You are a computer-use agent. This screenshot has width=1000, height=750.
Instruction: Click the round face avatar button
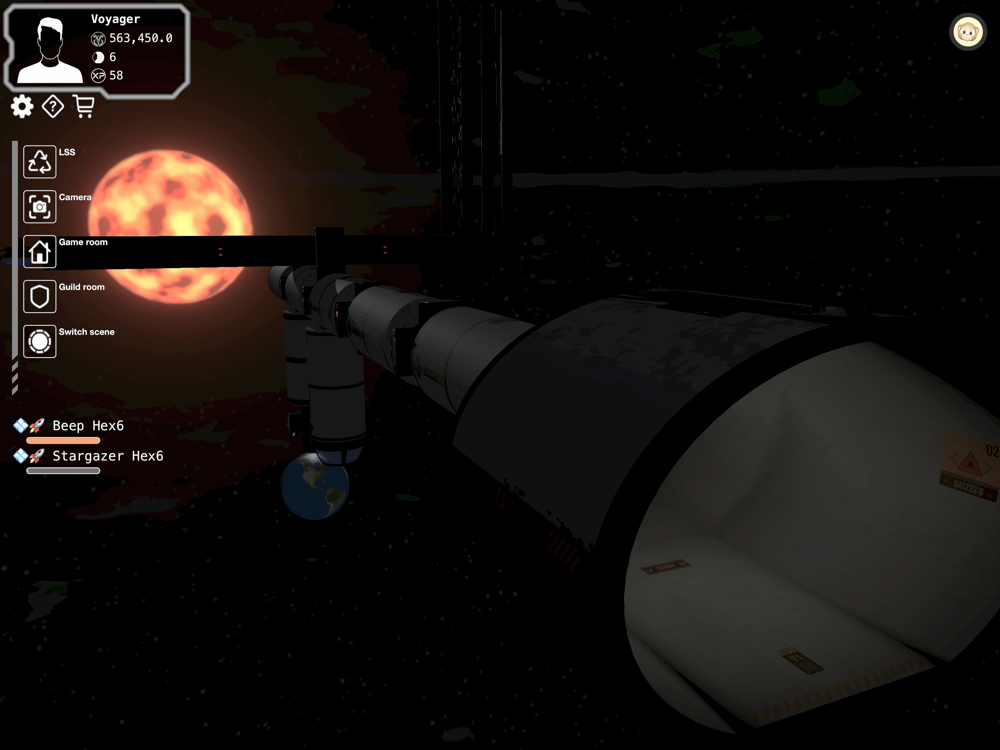click(x=967, y=32)
